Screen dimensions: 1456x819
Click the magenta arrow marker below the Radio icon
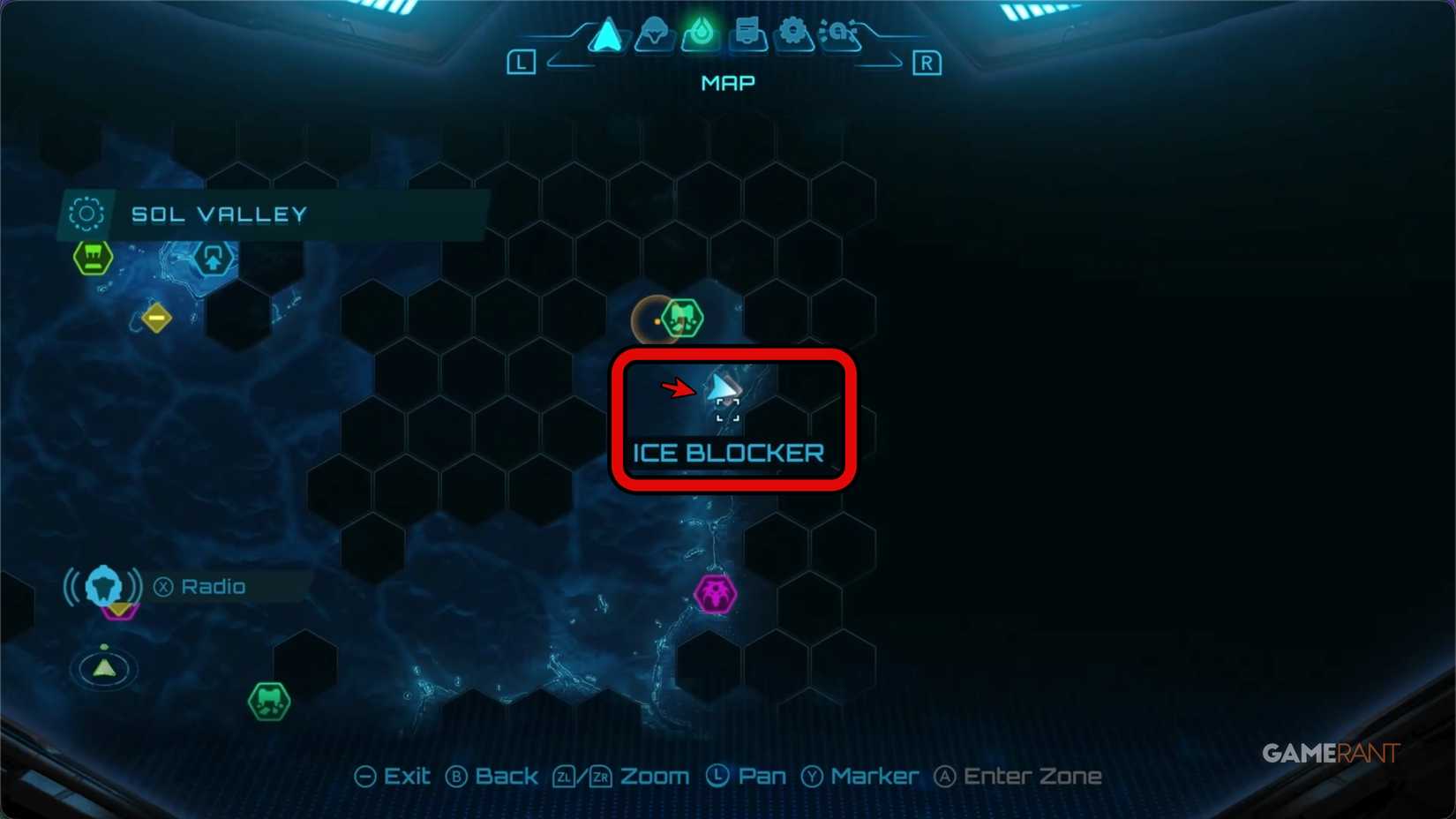(x=117, y=611)
